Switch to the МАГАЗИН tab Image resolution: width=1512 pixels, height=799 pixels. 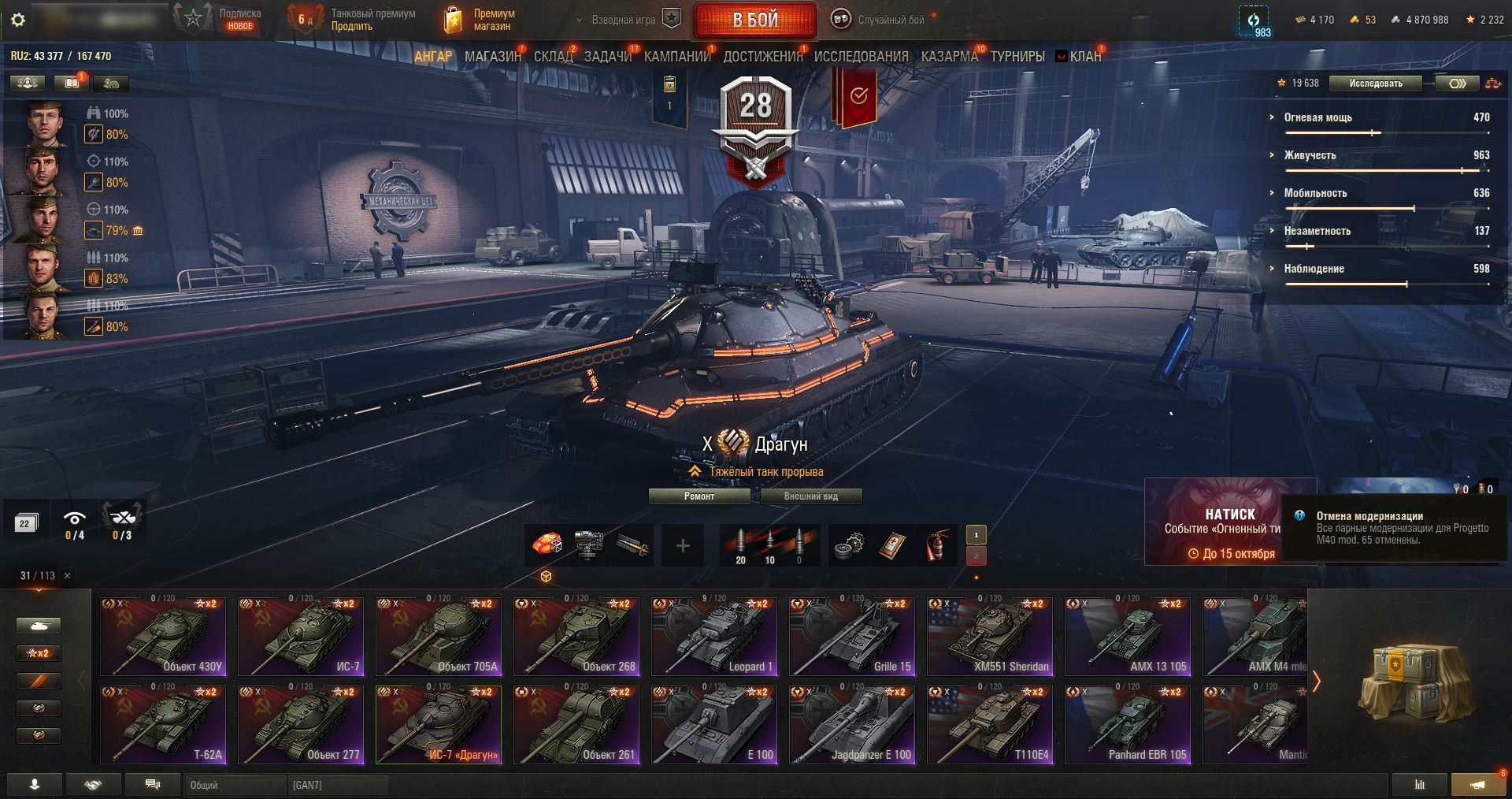(x=492, y=57)
